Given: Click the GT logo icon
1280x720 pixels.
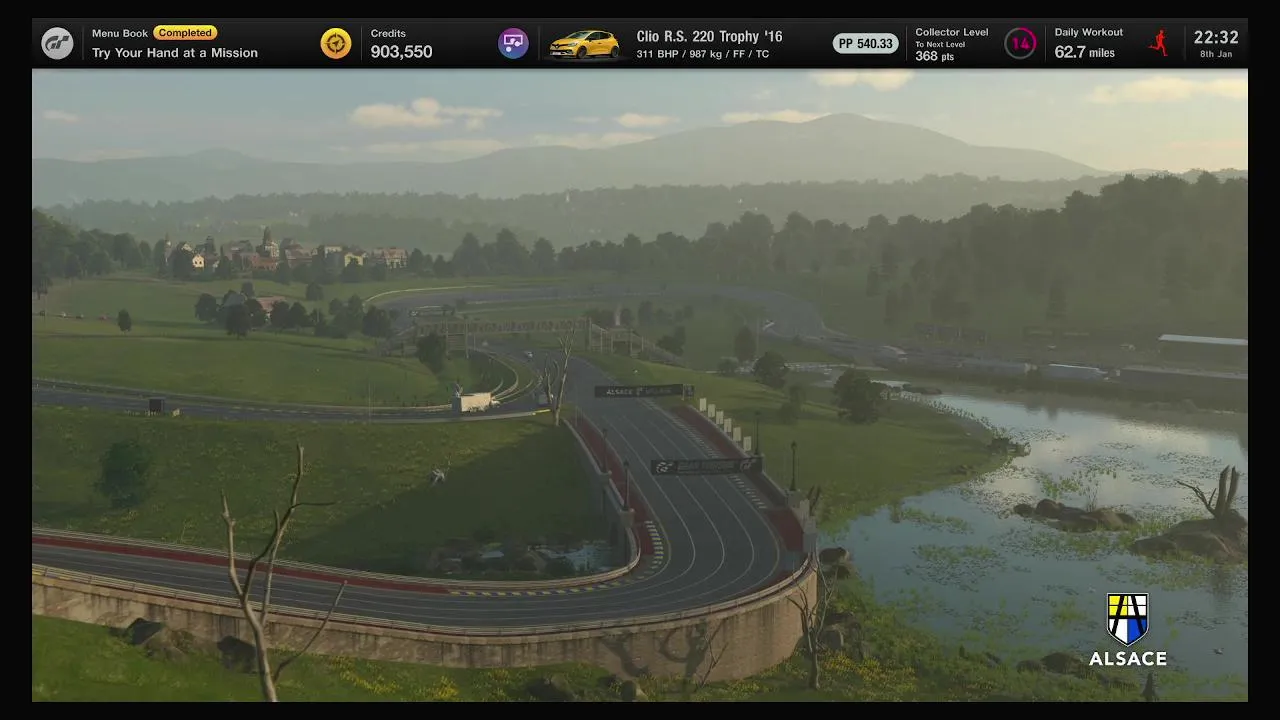Looking at the screenshot, I should 57,43.
